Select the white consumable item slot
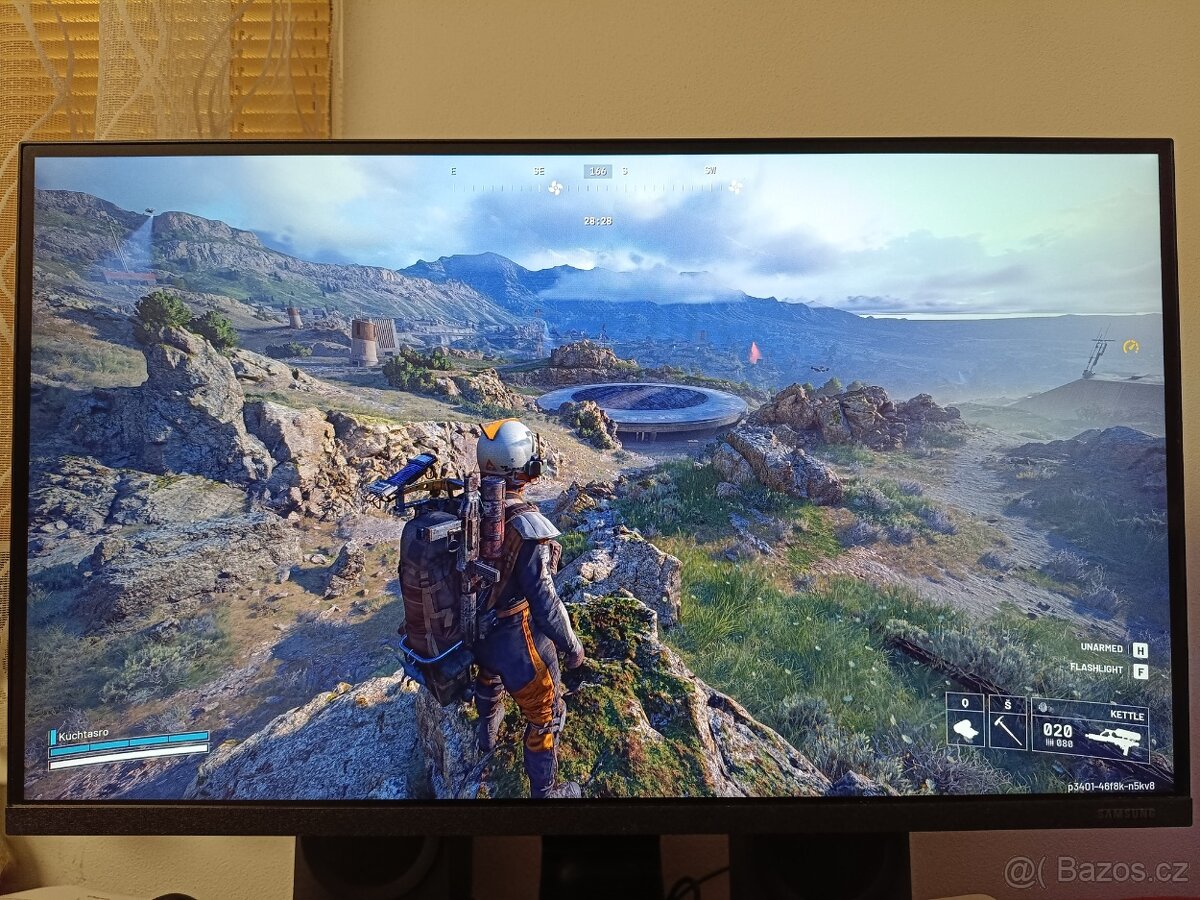 click(x=965, y=724)
